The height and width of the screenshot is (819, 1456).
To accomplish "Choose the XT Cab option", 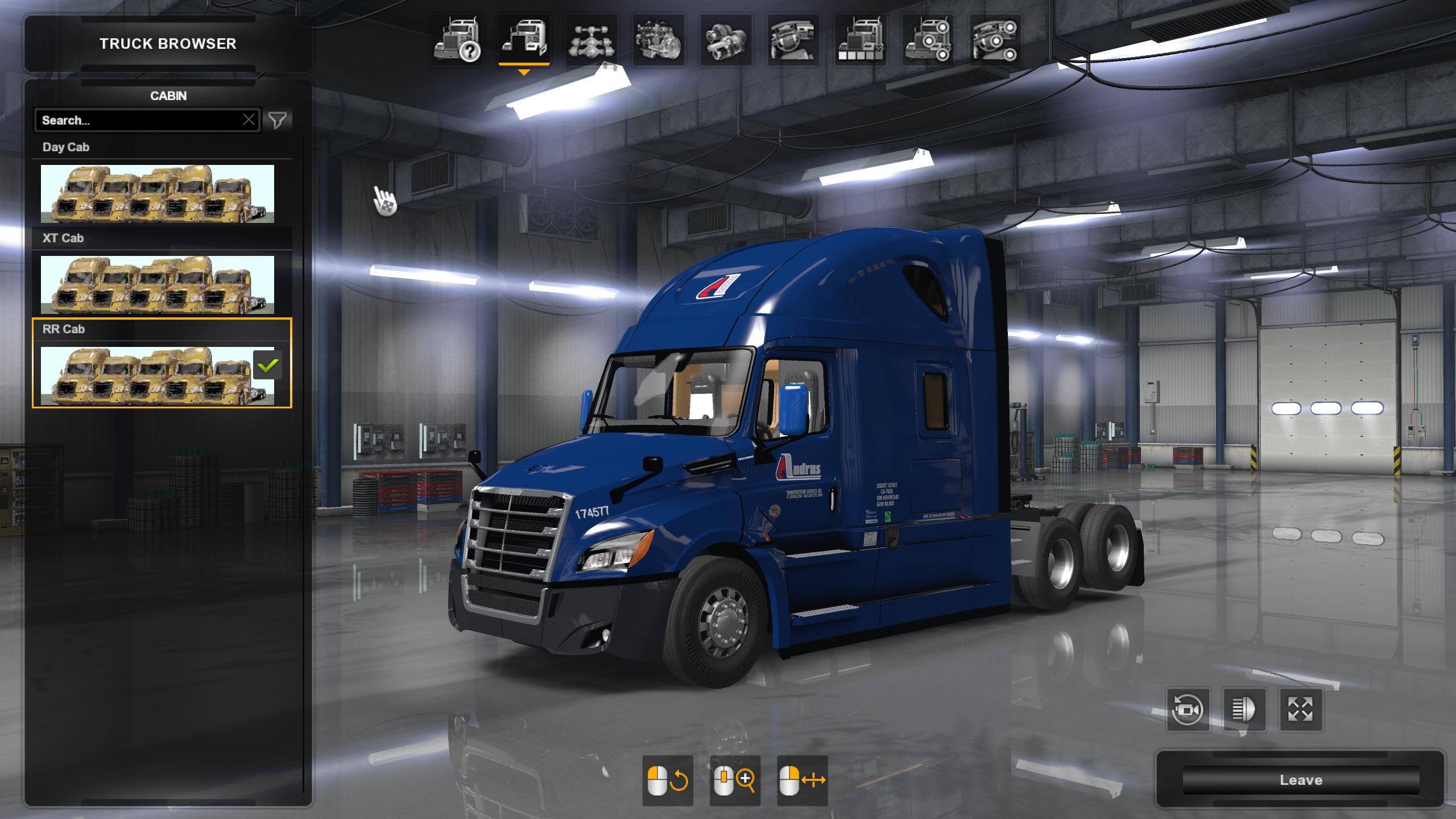I will (158, 284).
